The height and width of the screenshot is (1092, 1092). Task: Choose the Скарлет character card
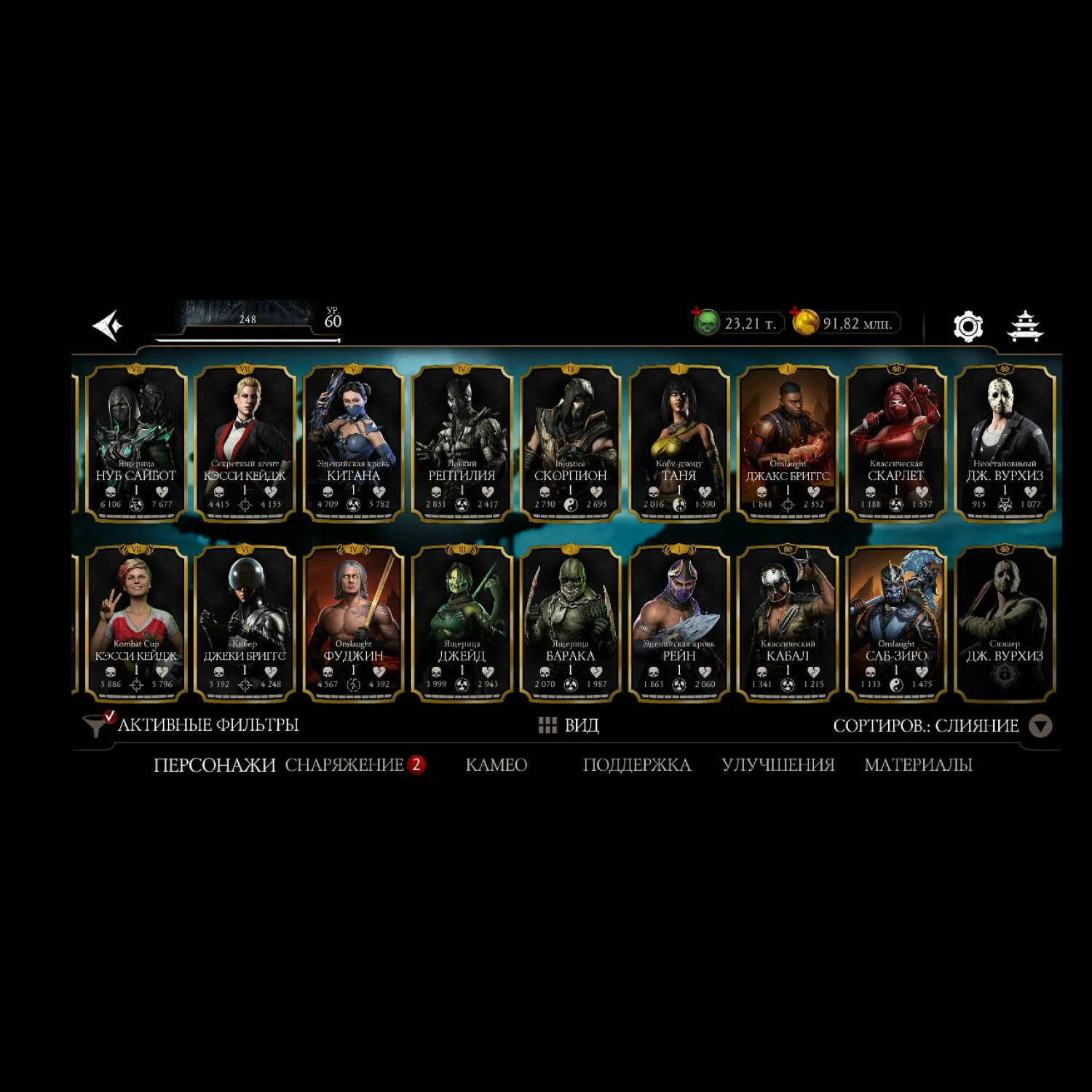tap(895, 443)
